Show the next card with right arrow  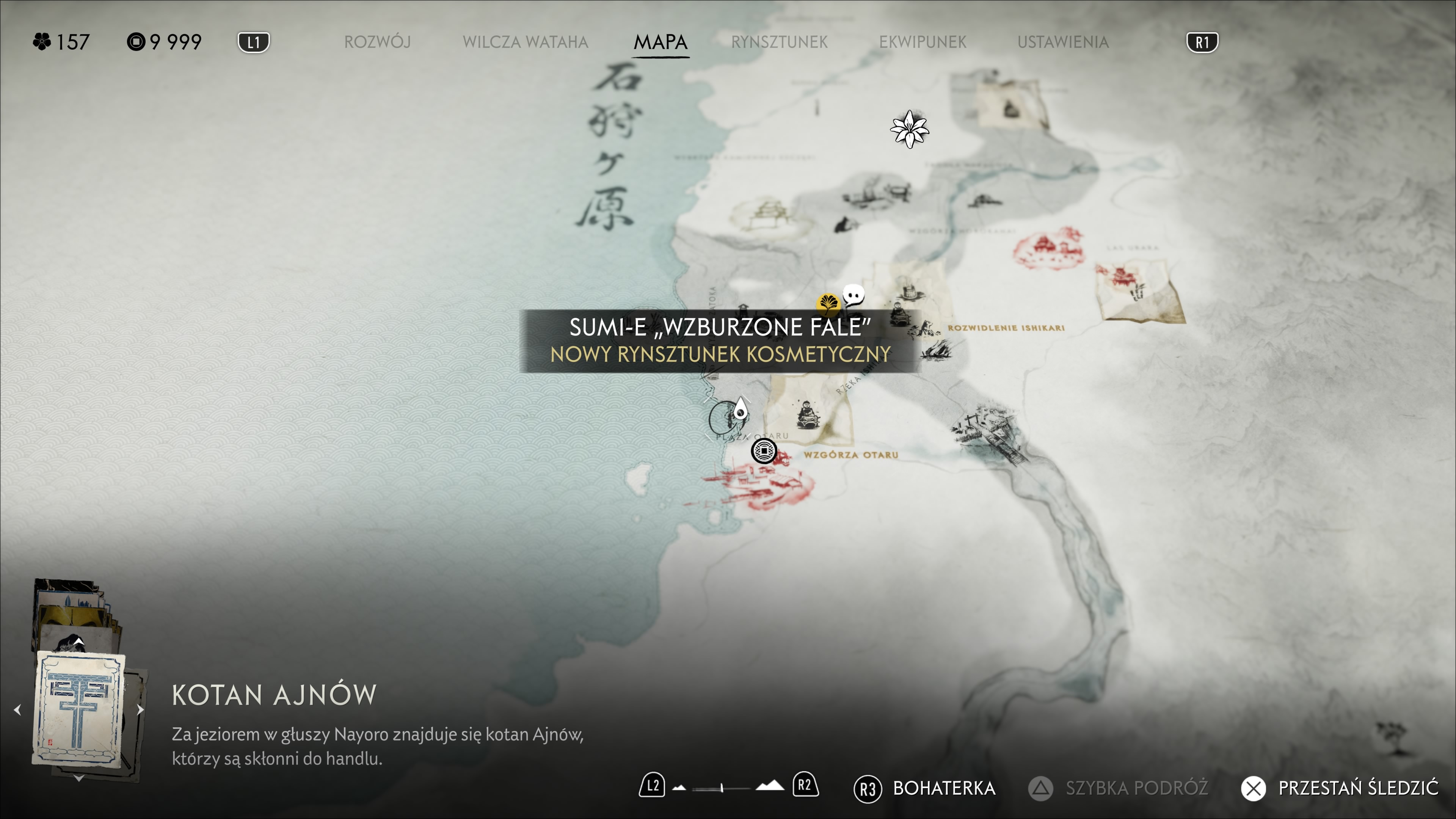click(x=141, y=709)
